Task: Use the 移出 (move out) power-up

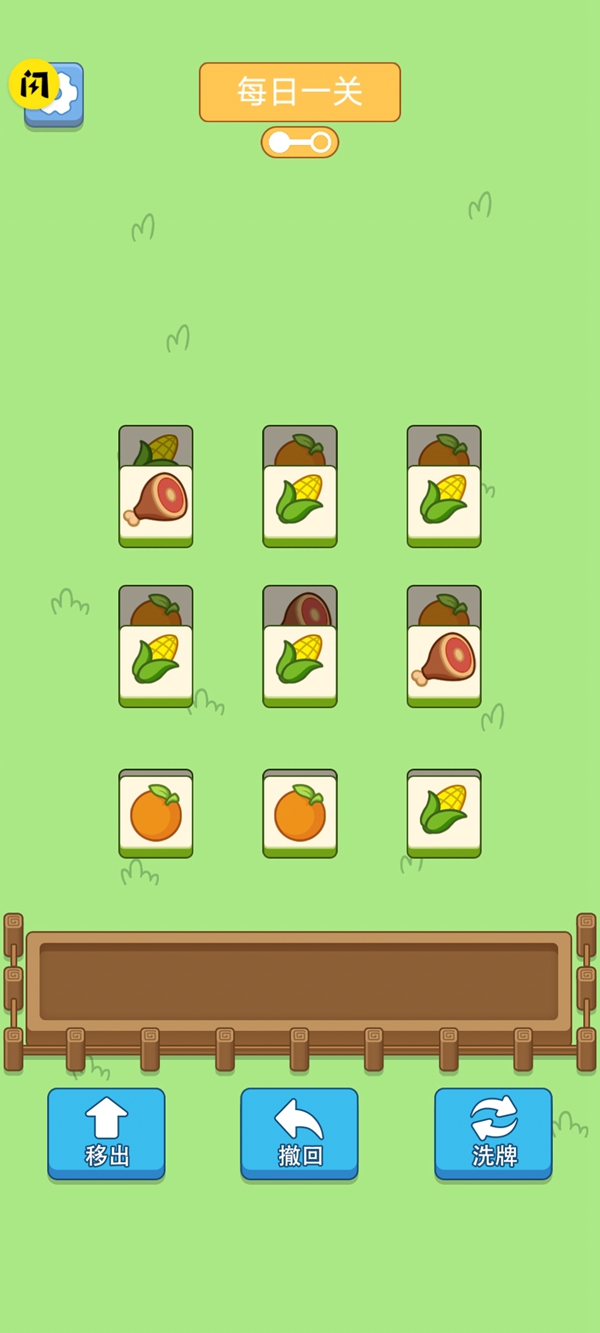Action: 106,1133
